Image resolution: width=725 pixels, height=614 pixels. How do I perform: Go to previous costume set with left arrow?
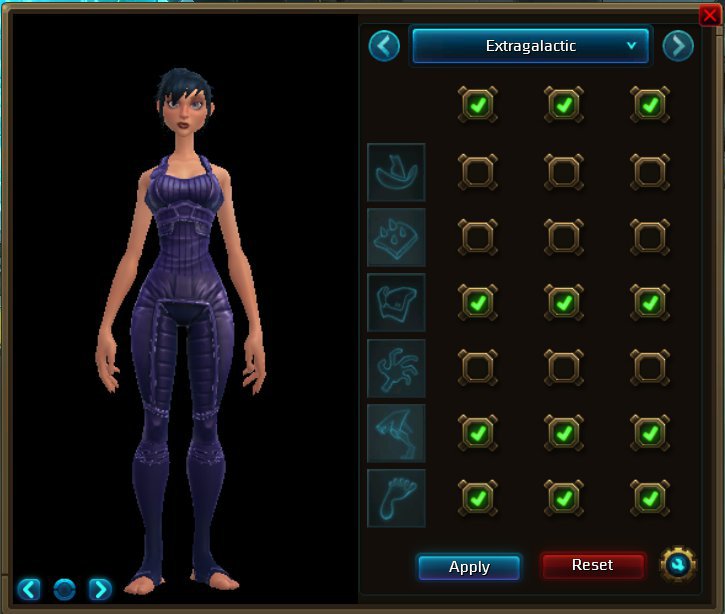[x=384, y=46]
